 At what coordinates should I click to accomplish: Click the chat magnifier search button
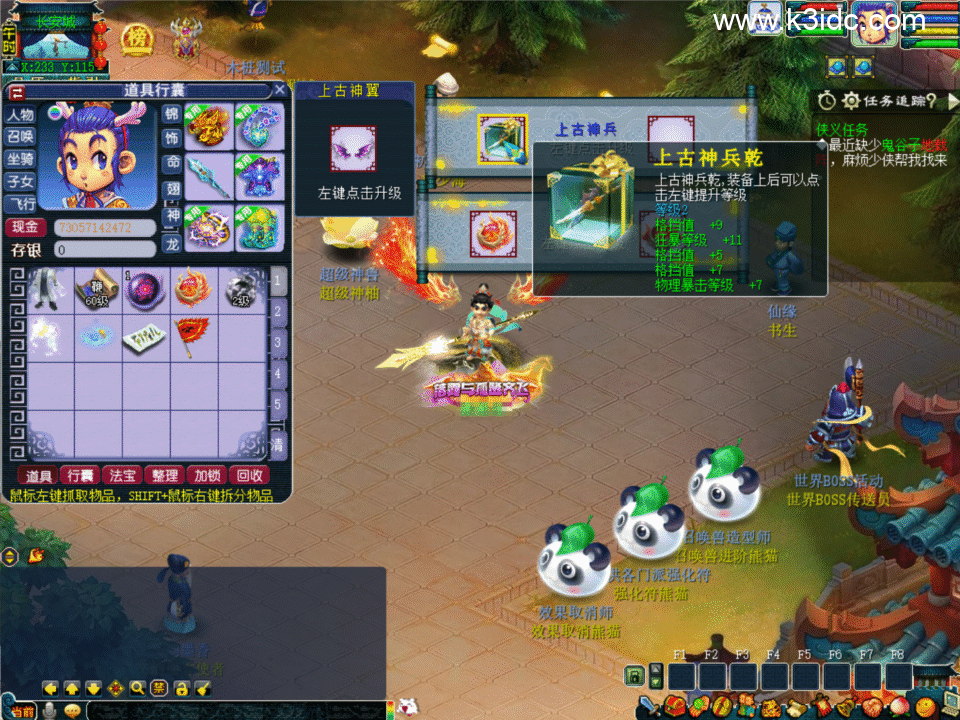[x=137, y=688]
